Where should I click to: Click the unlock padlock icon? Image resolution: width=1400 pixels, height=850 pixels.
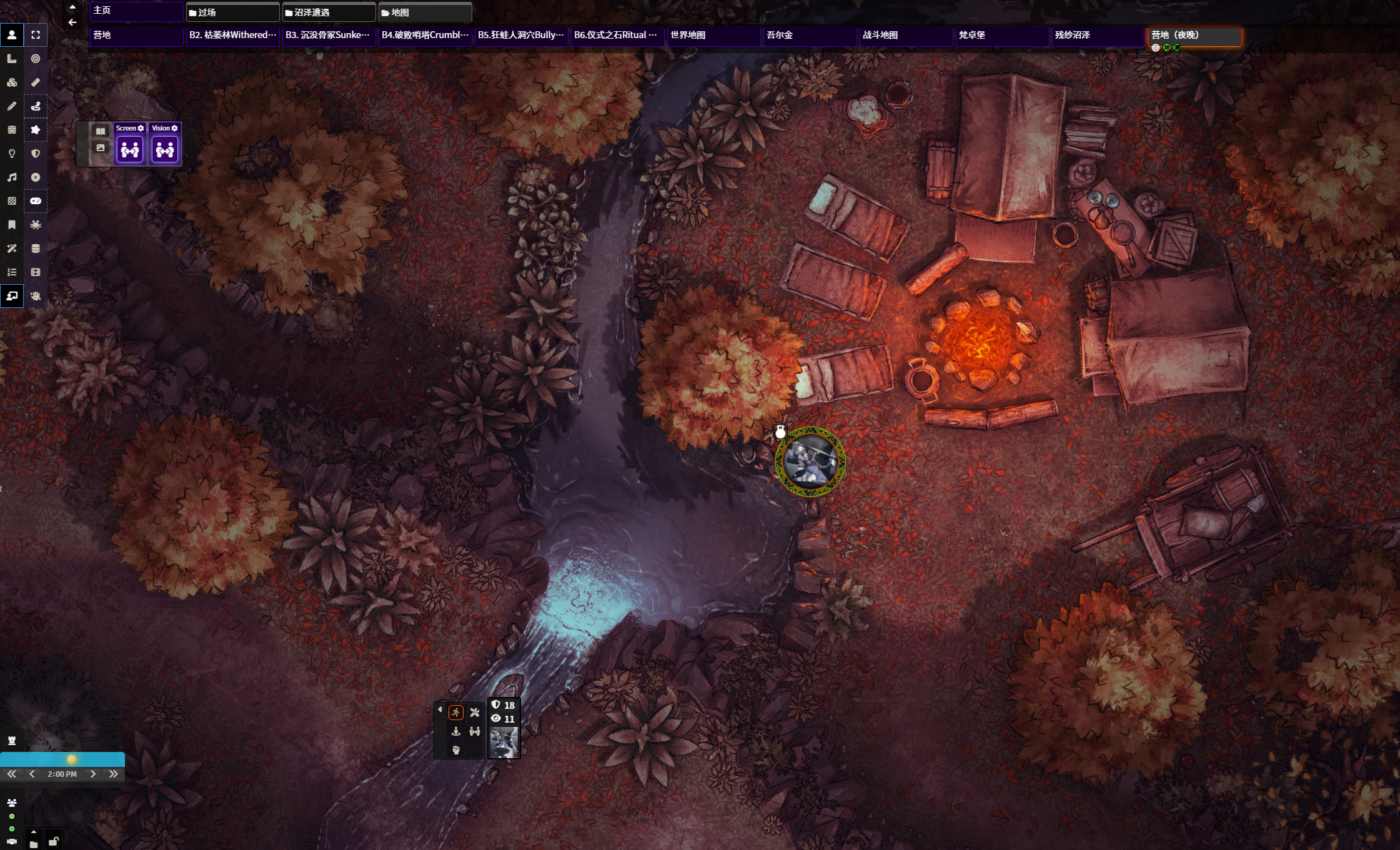(54, 841)
